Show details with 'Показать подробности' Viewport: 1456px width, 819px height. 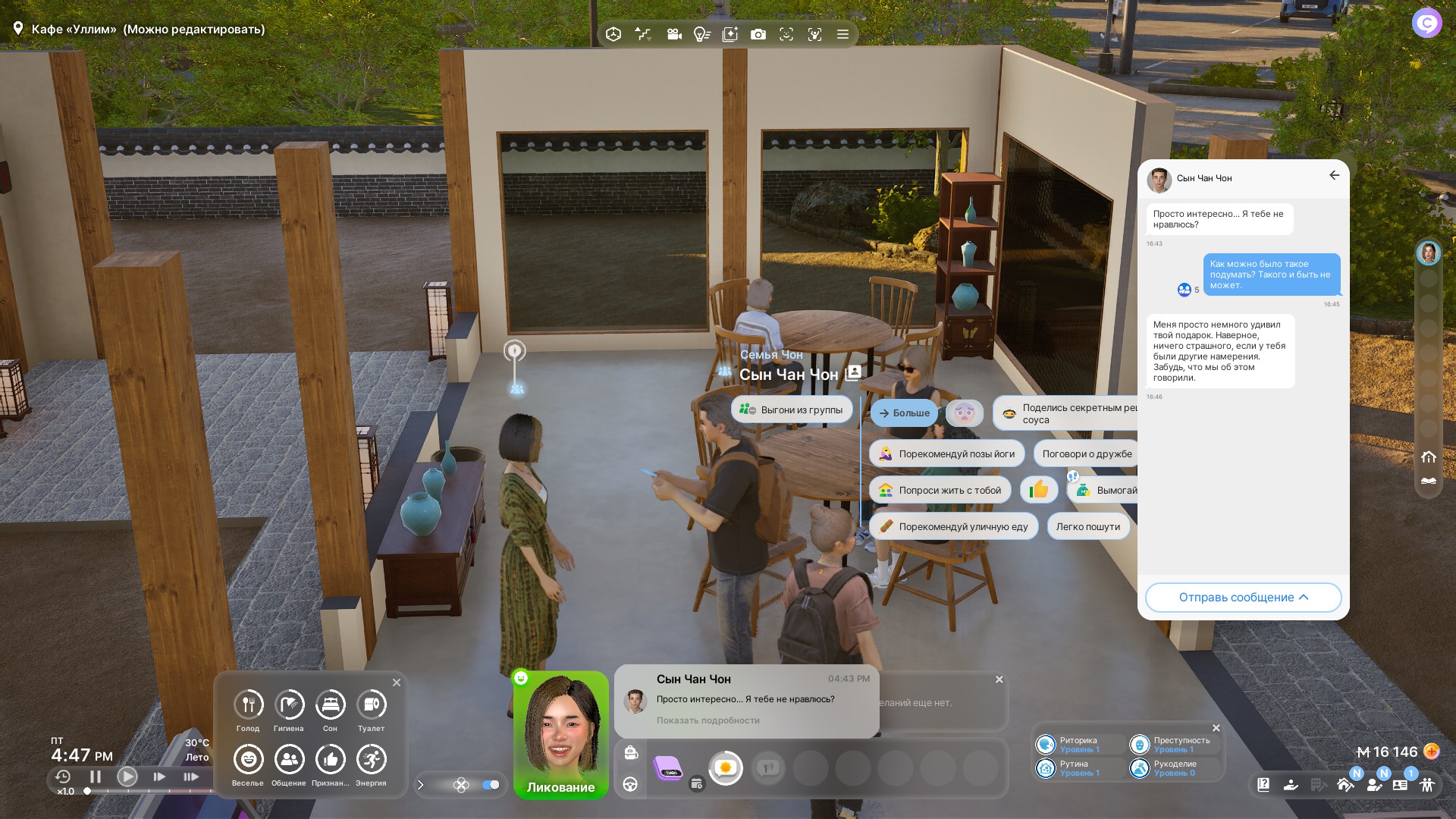pyautogui.click(x=708, y=720)
